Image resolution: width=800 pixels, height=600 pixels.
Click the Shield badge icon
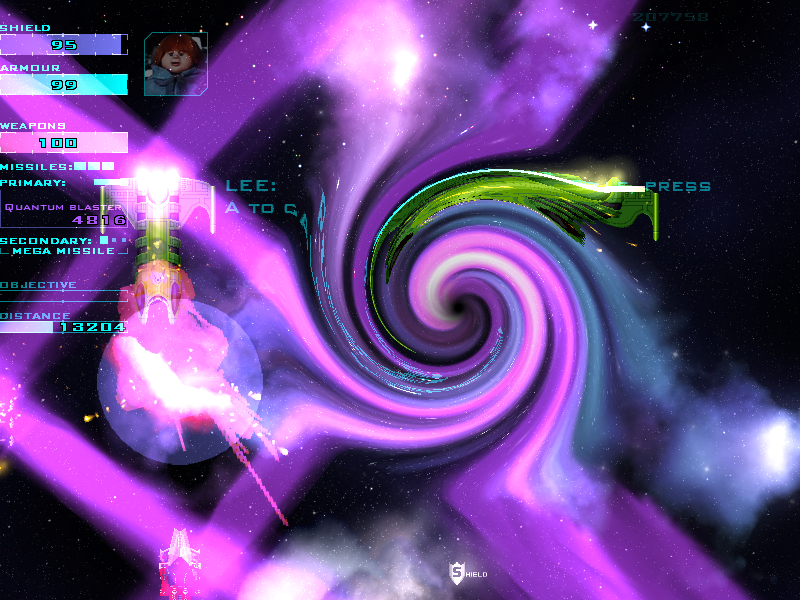(458, 573)
